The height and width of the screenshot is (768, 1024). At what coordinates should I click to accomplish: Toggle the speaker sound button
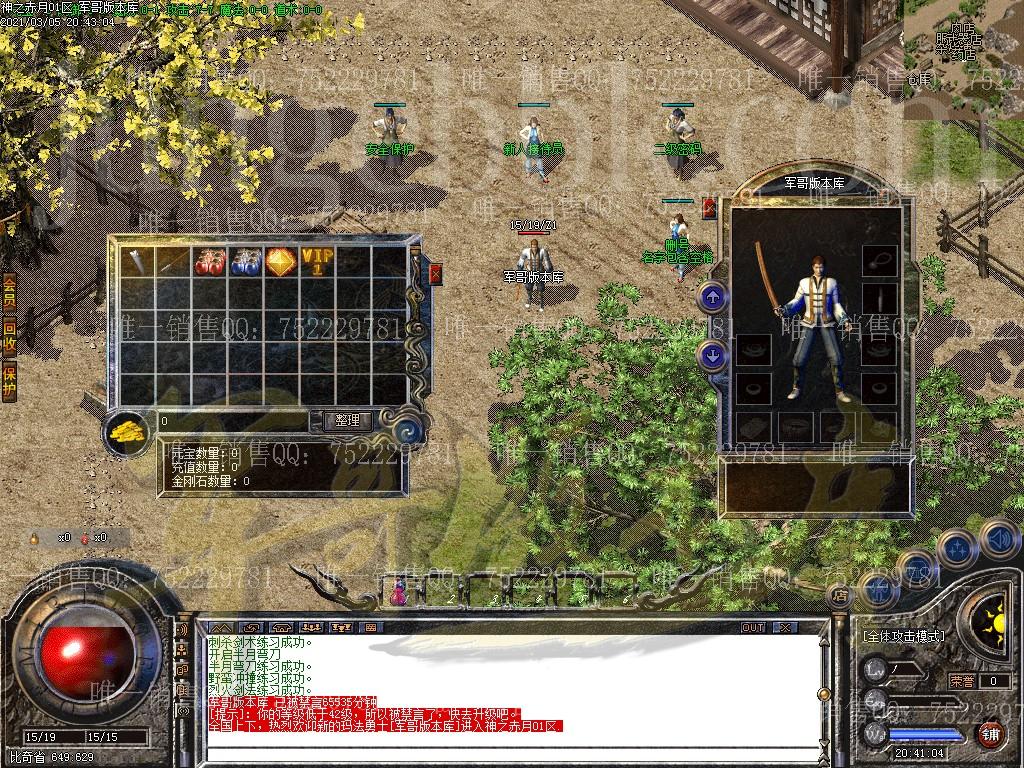pos(998,539)
